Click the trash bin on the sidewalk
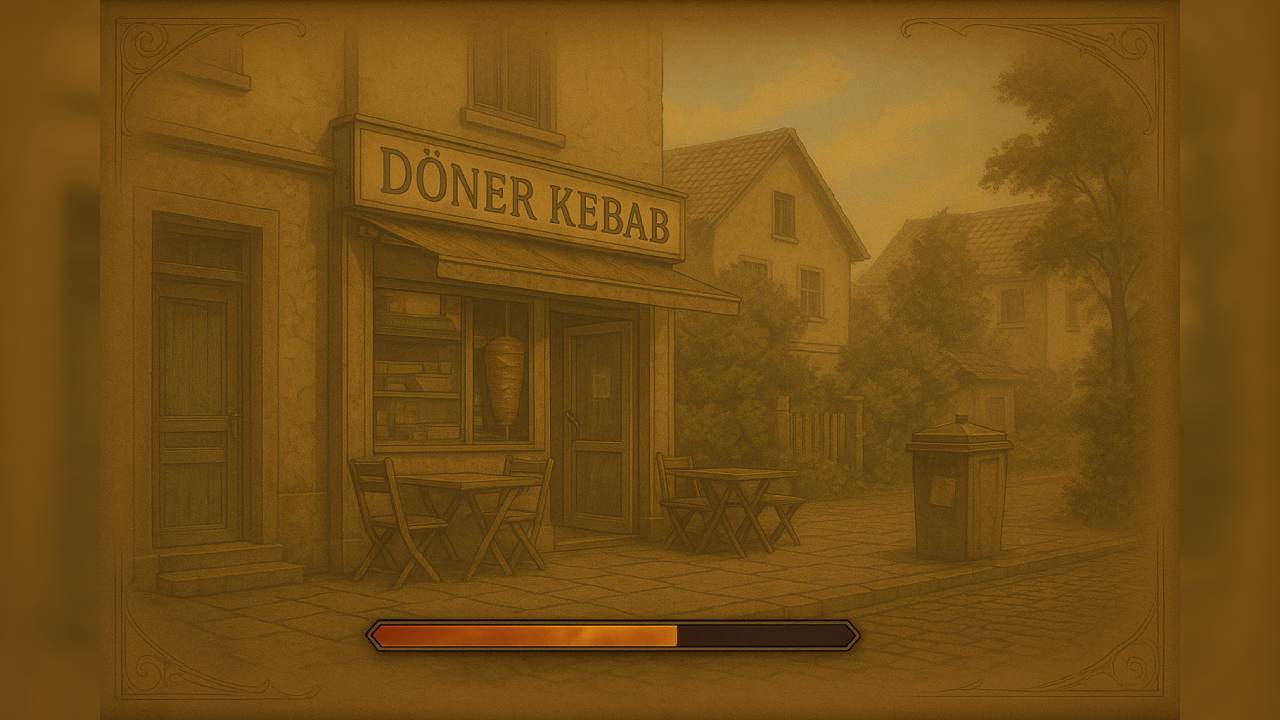1280x720 pixels. [x=957, y=490]
